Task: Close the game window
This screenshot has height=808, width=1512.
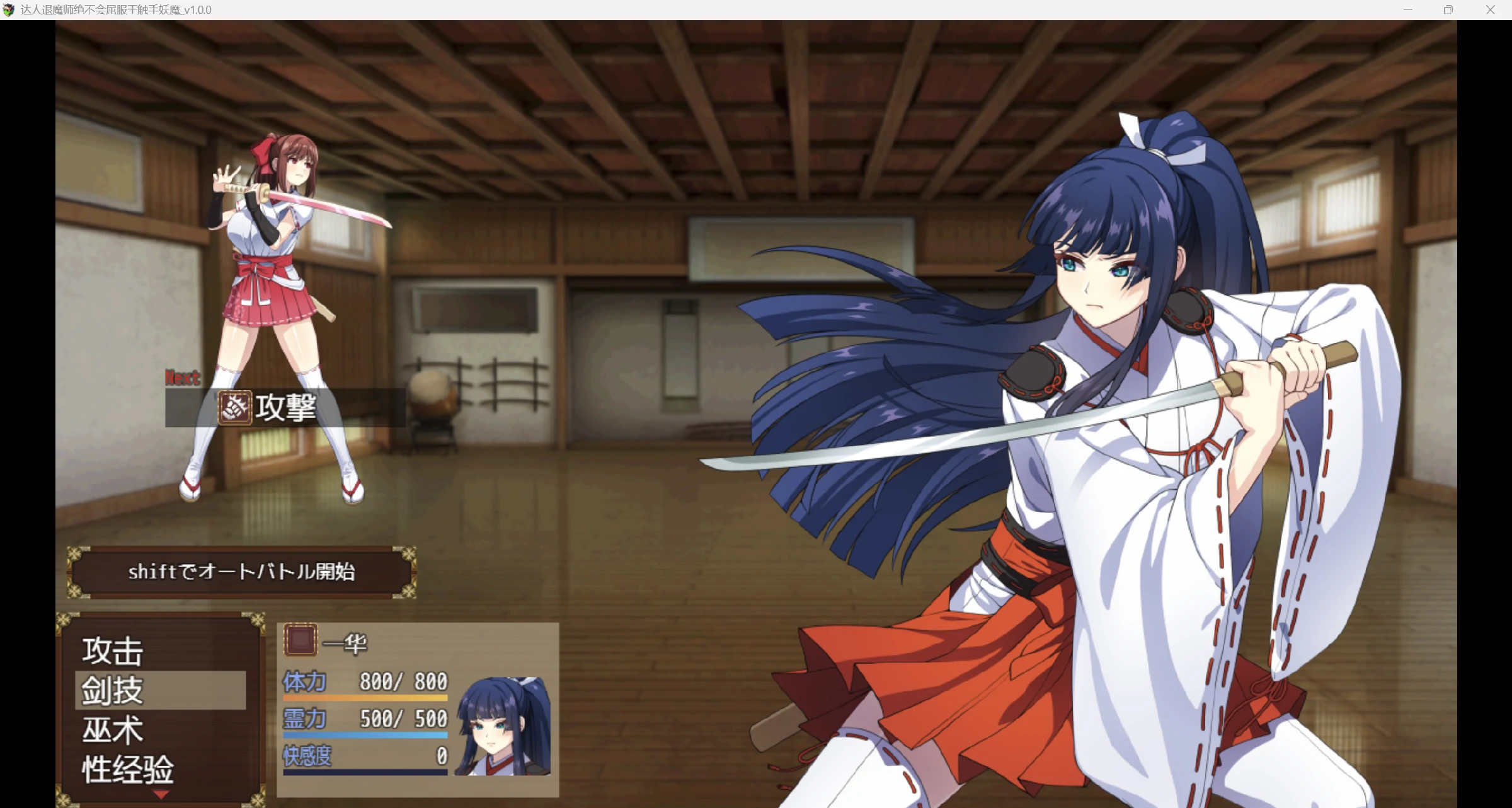Action: click(1490, 10)
